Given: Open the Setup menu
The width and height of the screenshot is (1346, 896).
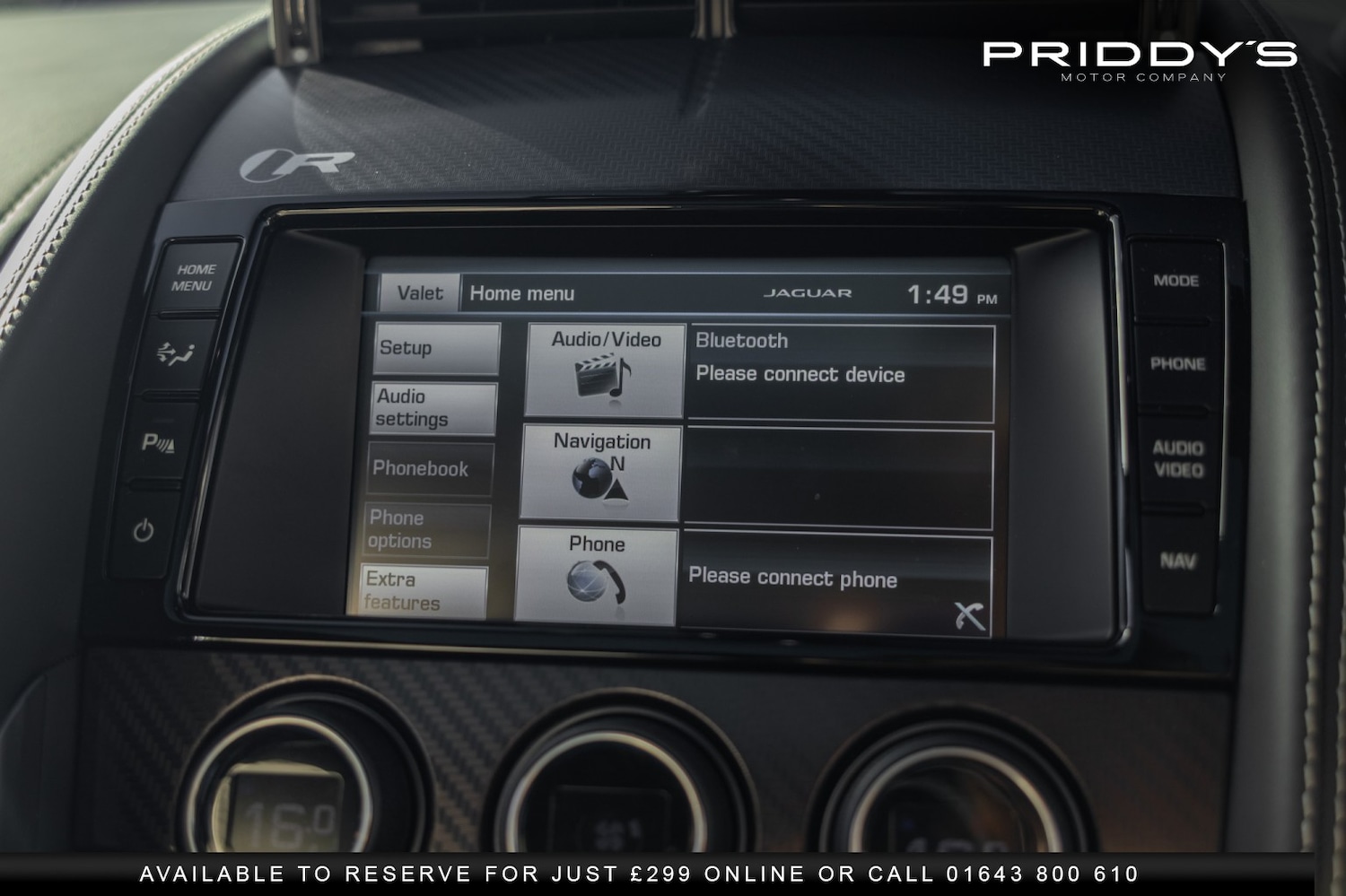Looking at the screenshot, I should point(436,348).
